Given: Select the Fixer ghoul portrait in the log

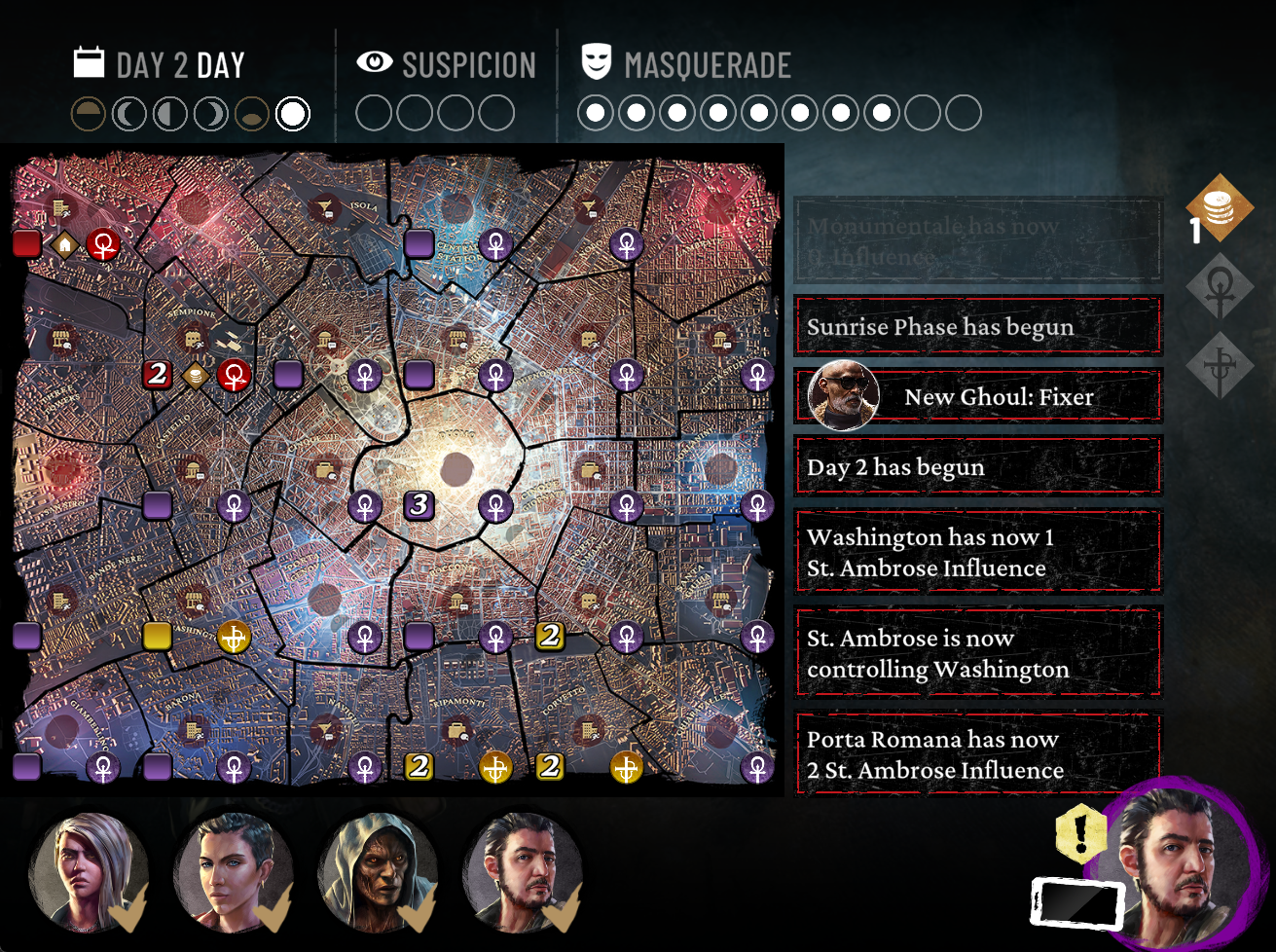Looking at the screenshot, I should (x=844, y=396).
